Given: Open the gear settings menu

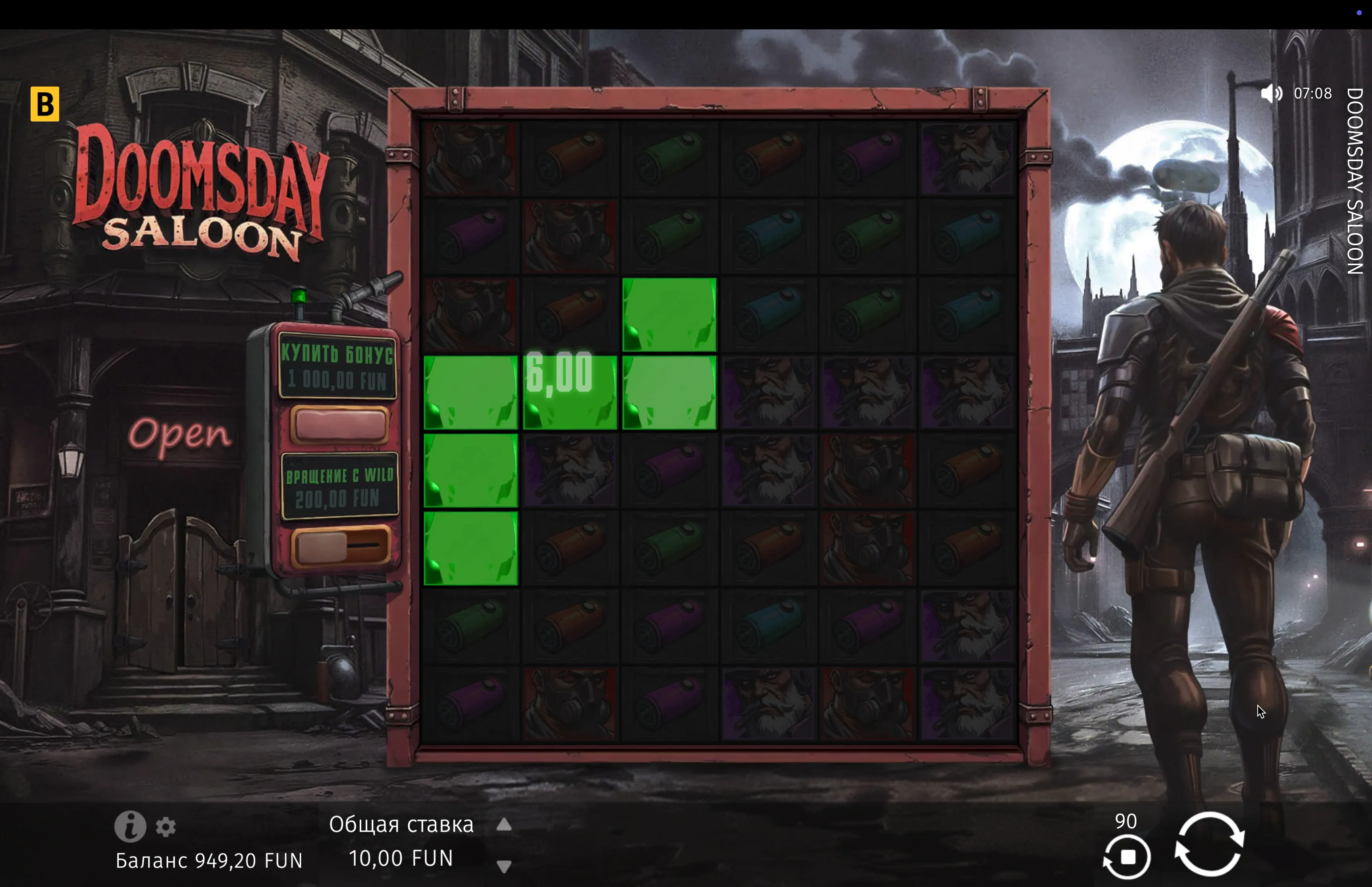Looking at the screenshot, I should click(166, 827).
